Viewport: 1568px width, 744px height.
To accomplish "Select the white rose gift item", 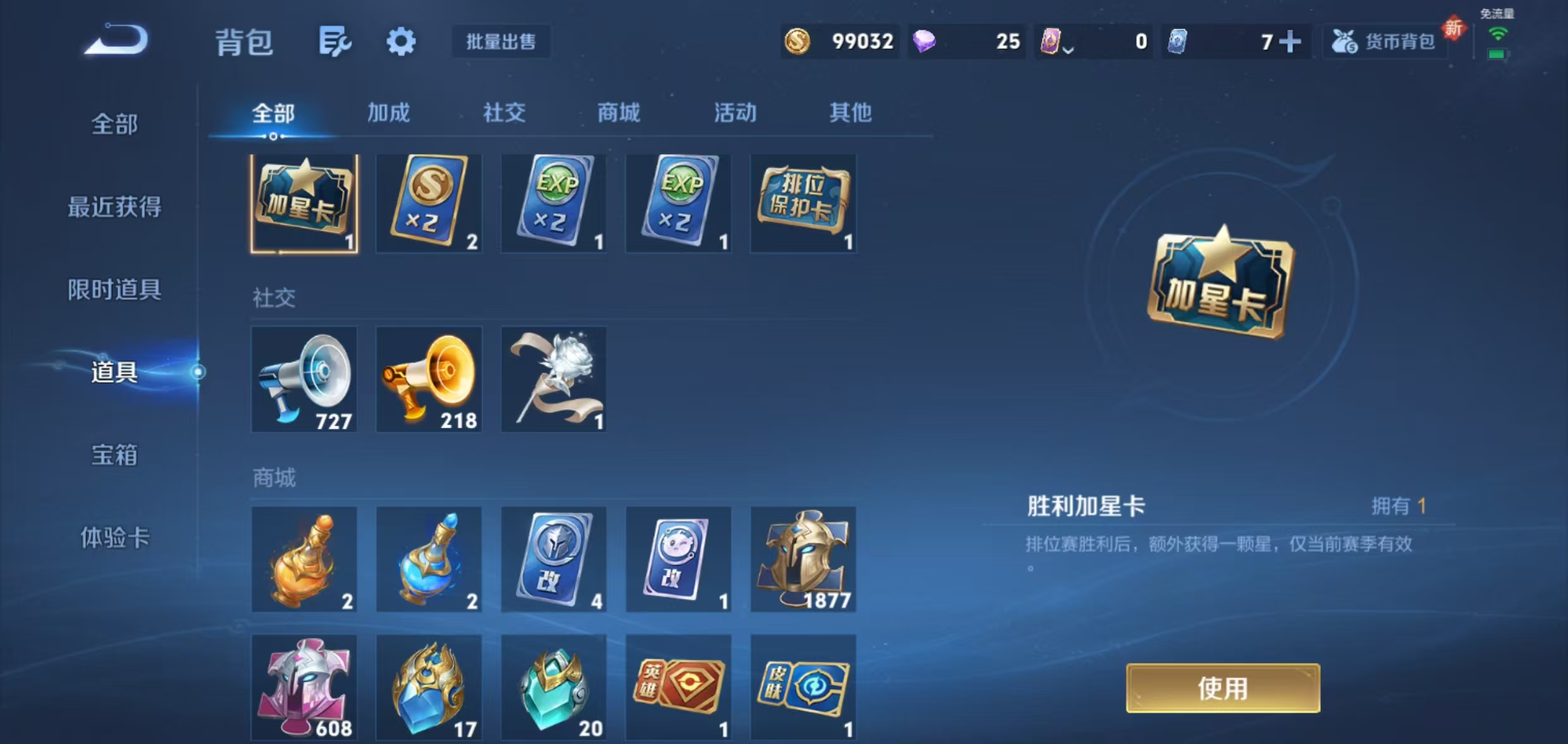I will (553, 378).
